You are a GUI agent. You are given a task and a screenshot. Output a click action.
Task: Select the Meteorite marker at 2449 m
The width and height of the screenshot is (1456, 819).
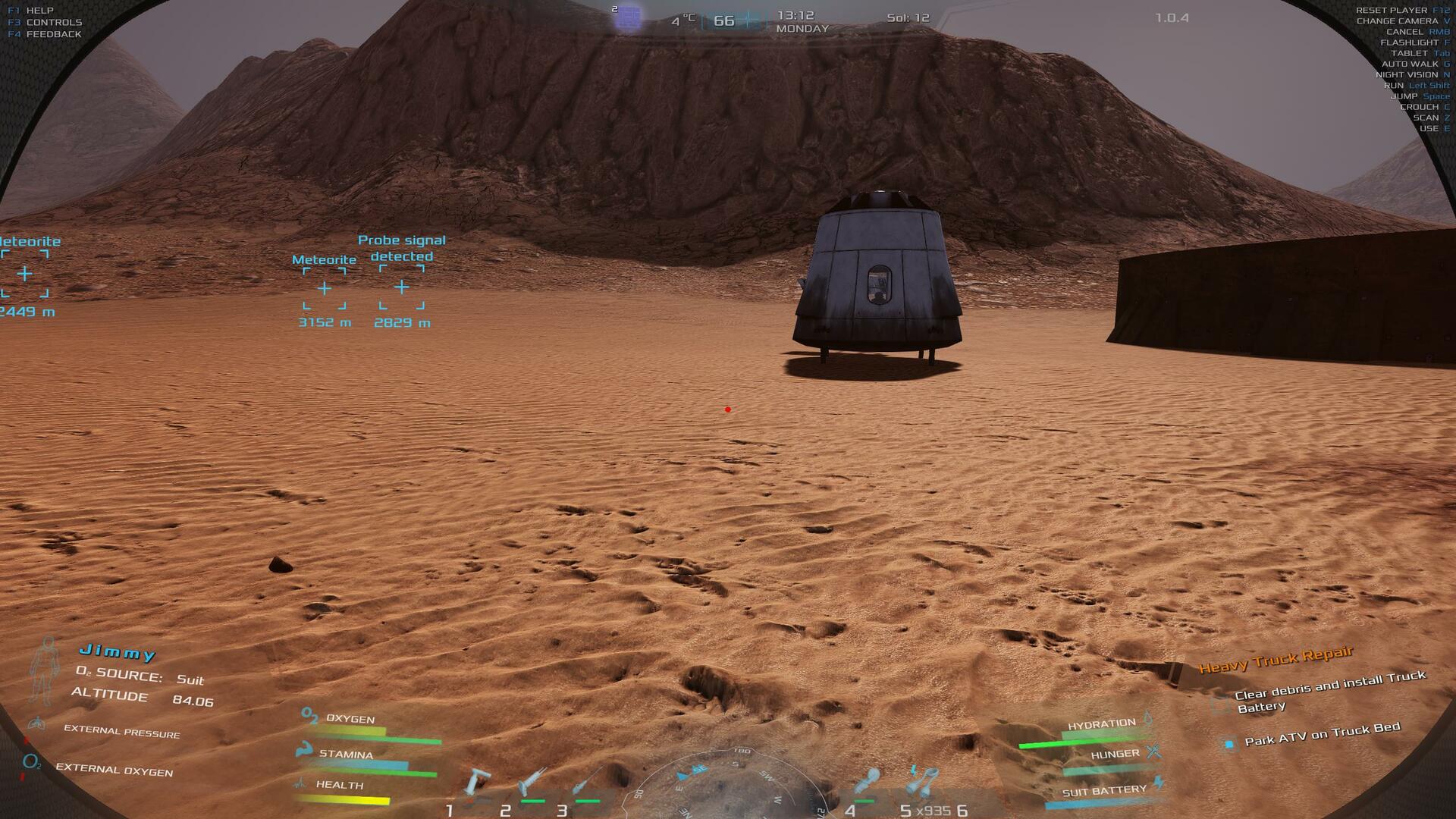pos(25,273)
